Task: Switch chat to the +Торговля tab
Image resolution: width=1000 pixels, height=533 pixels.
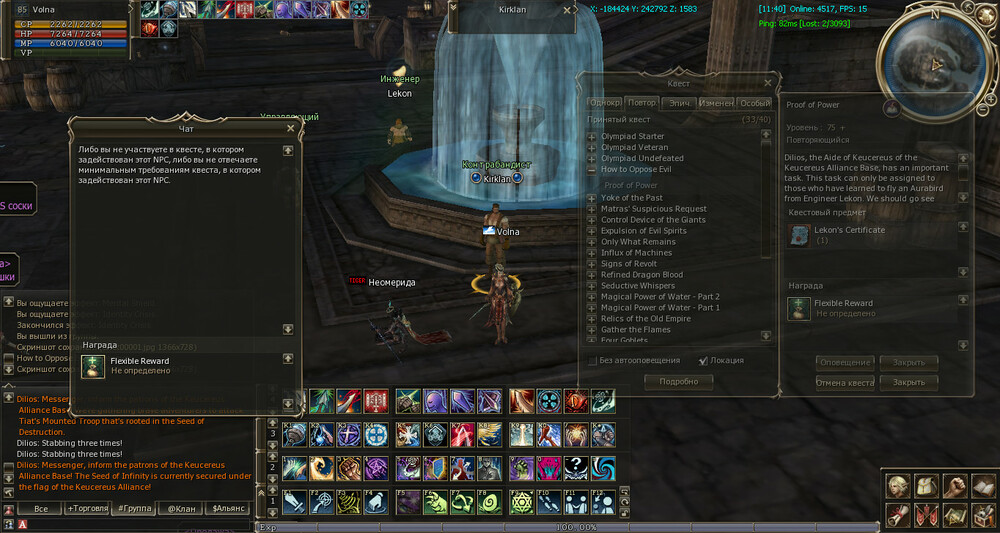Action: 87,509
